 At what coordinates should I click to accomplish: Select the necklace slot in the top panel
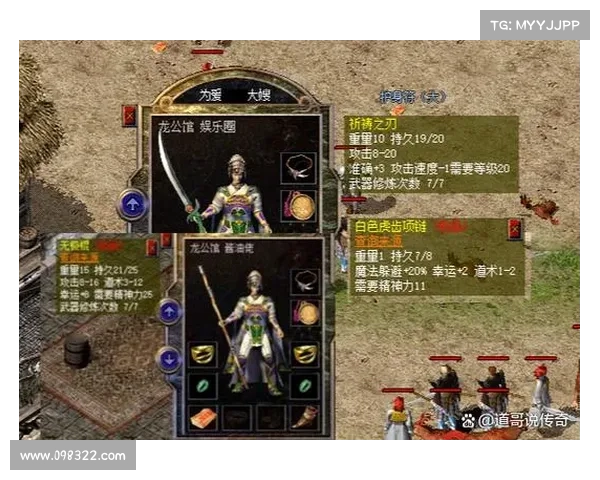point(299,165)
